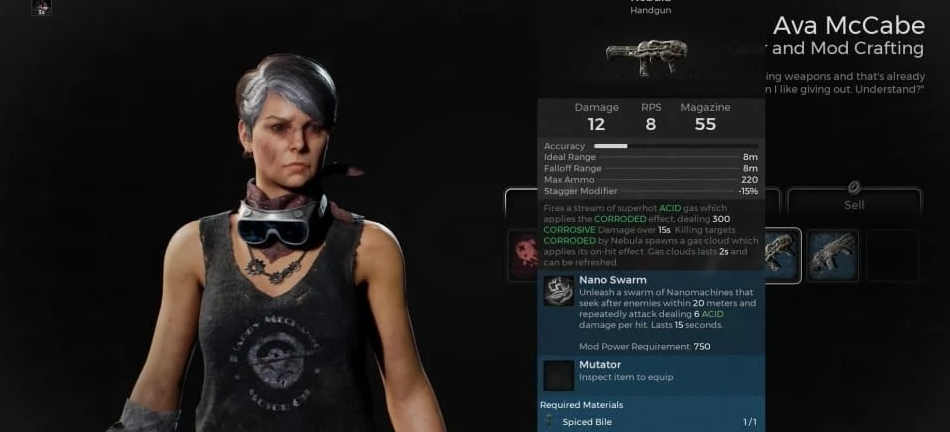Choose the unhighlighted gun slot

tap(832, 256)
